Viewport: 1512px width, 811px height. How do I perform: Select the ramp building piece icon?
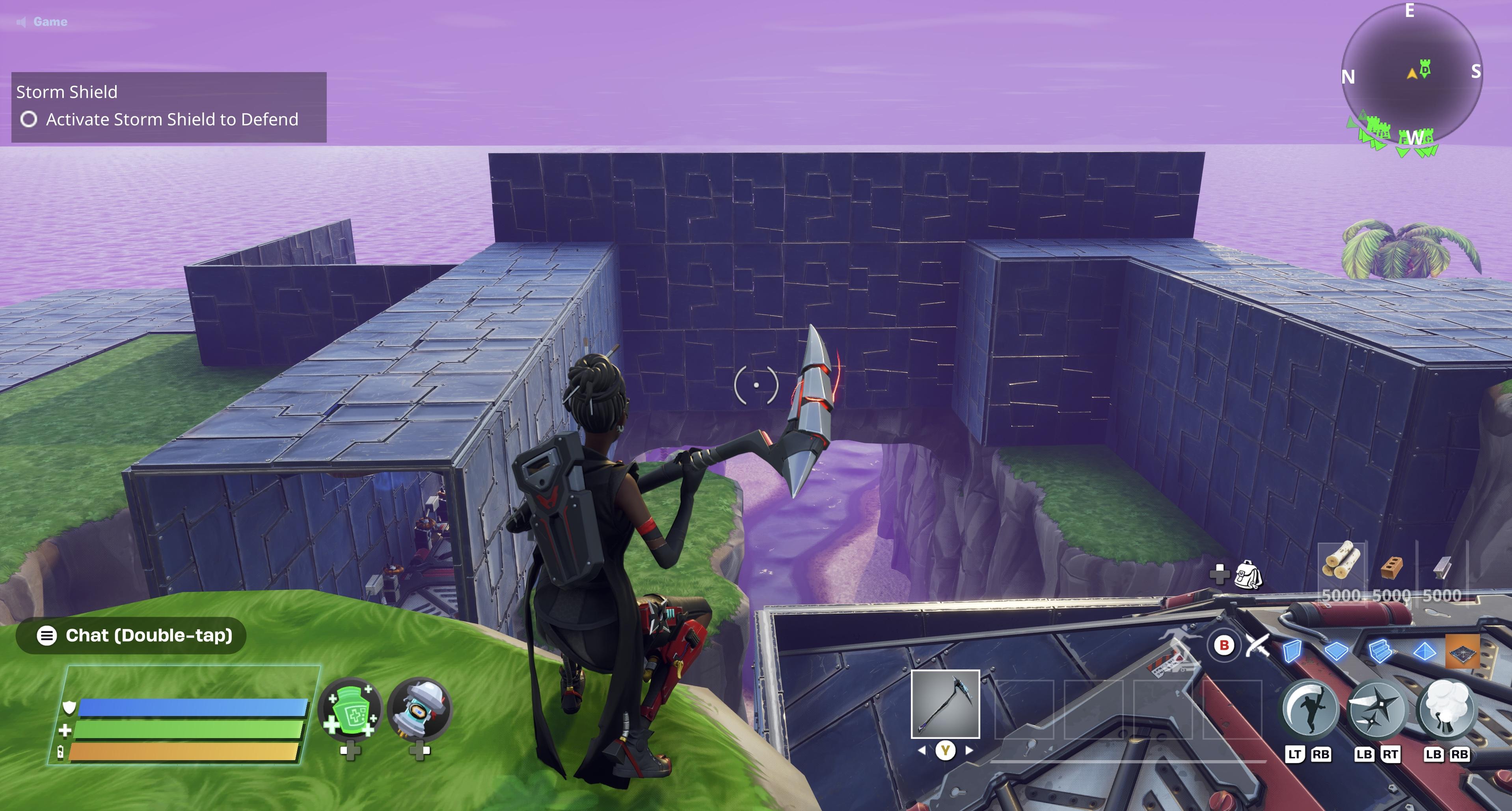click(1380, 652)
